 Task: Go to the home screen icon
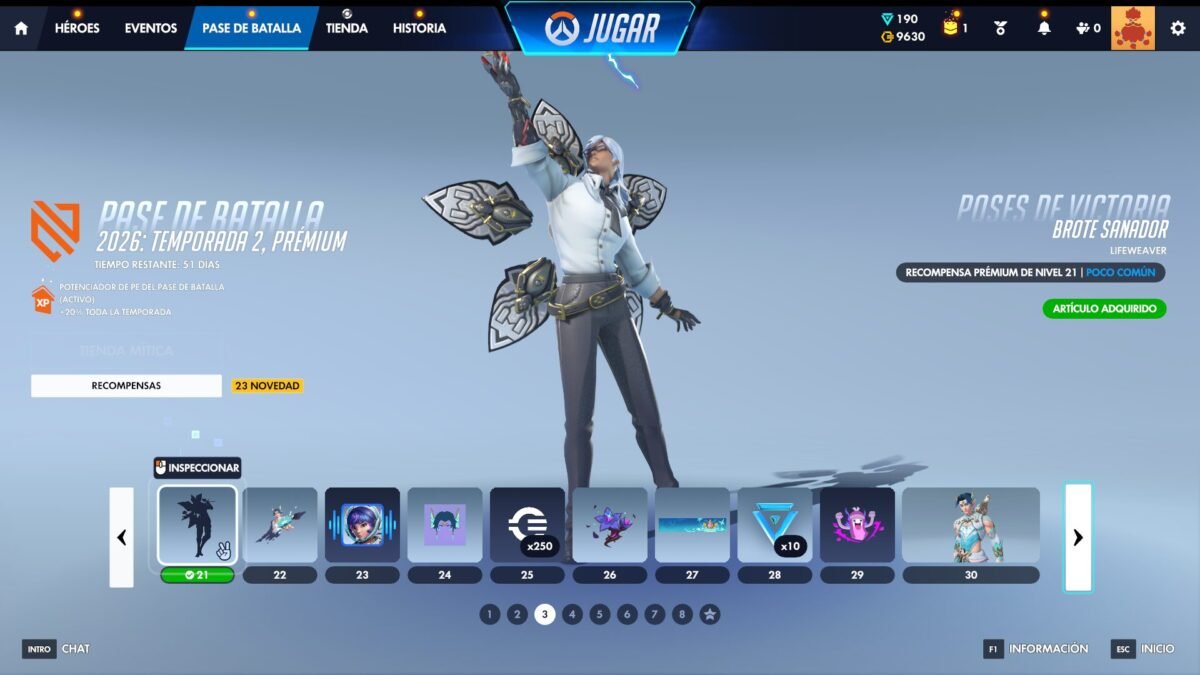[21, 28]
